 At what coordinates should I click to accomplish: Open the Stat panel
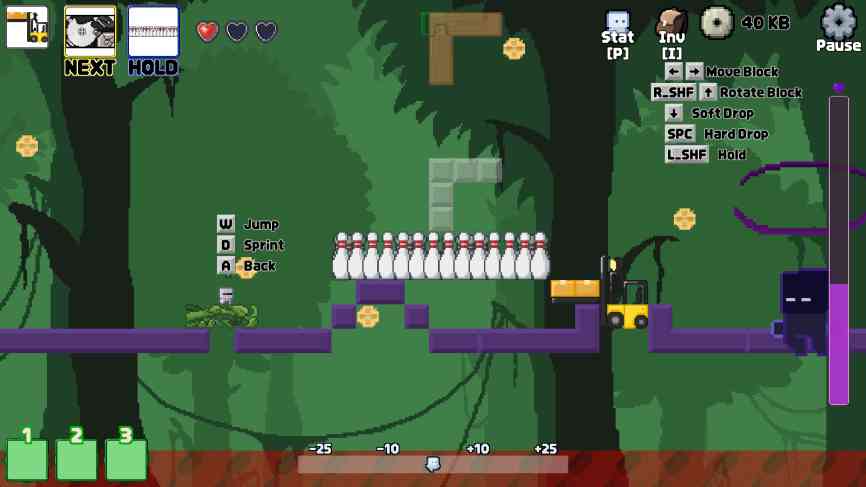(618, 23)
